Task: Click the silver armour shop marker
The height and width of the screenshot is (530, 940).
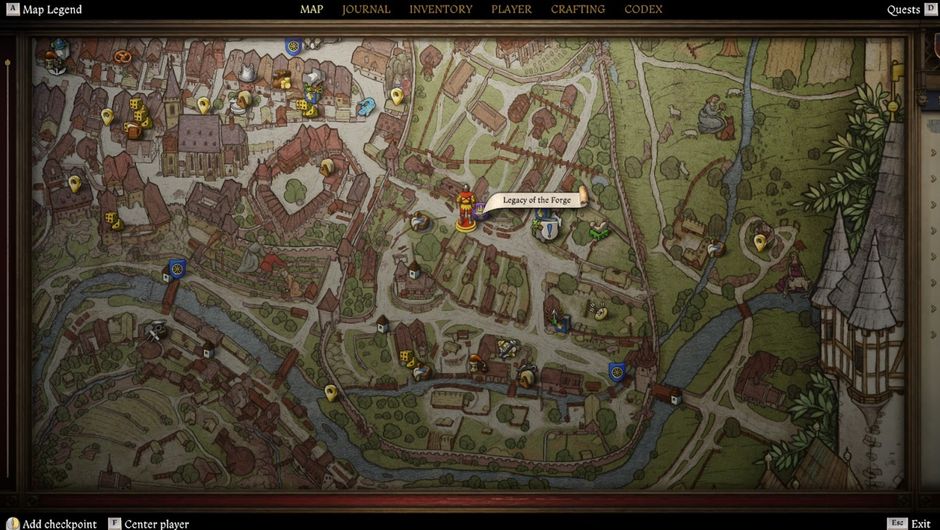Action: pos(246,73)
